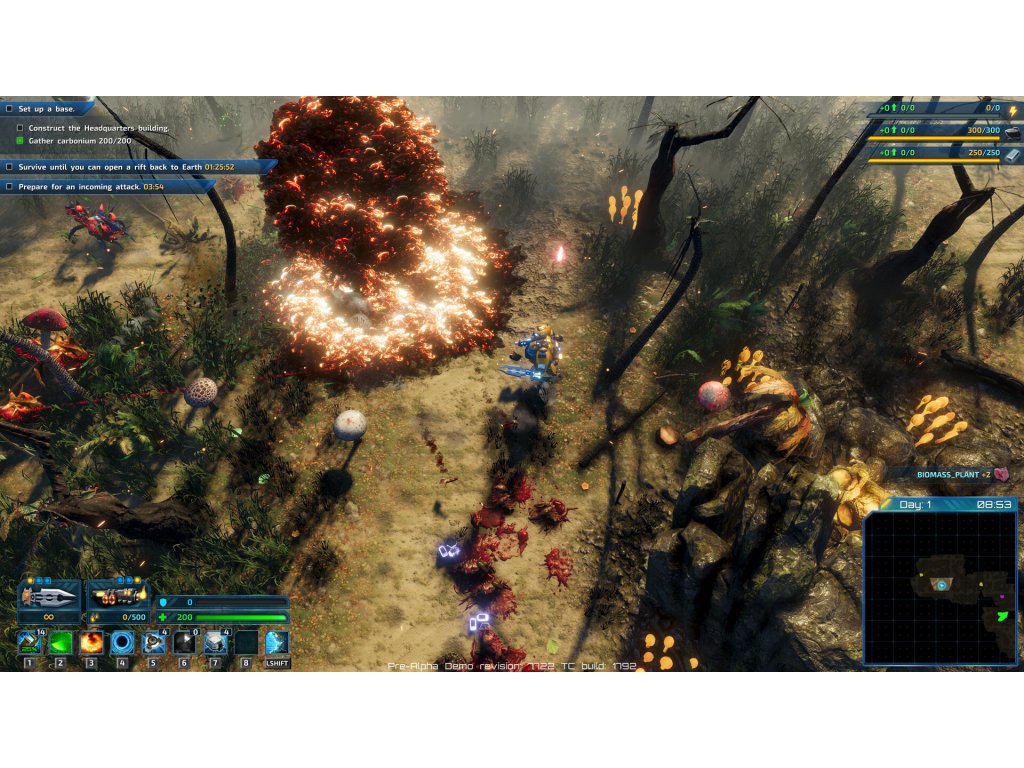The height and width of the screenshot is (768, 1024).
Task: Activate the repair tool in slot 1
Action: click(29, 641)
